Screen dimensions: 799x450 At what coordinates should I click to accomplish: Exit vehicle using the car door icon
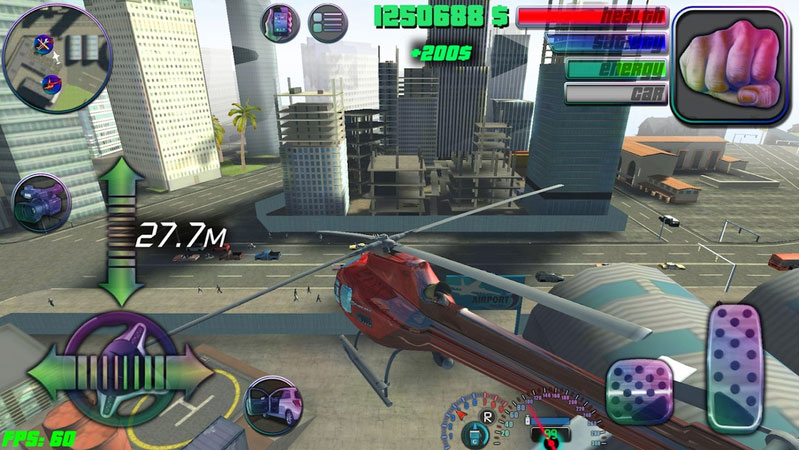tap(273, 405)
